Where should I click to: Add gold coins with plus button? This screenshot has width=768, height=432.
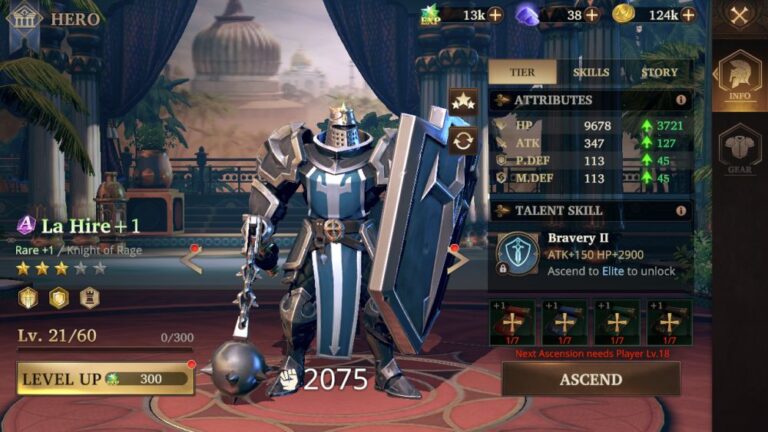tap(688, 14)
